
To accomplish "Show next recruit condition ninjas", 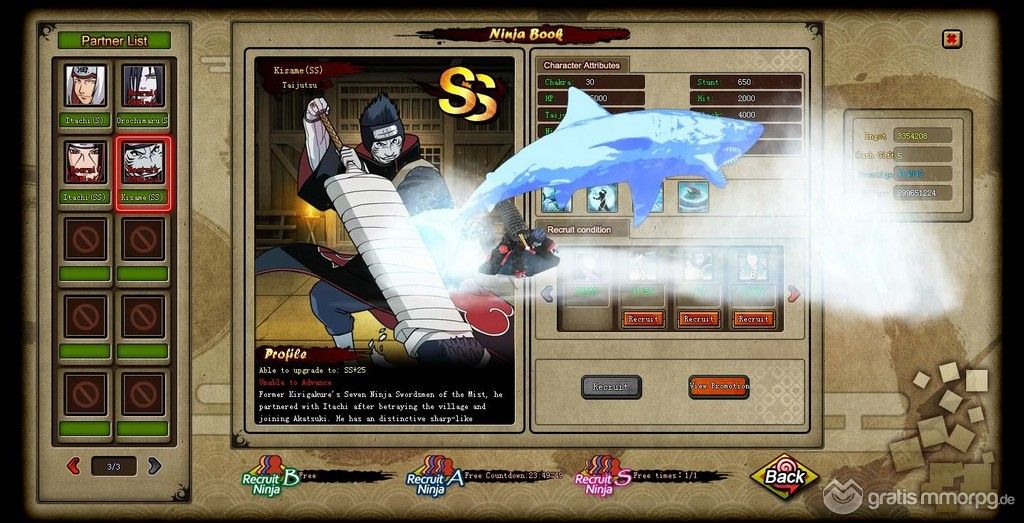I will [794, 293].
